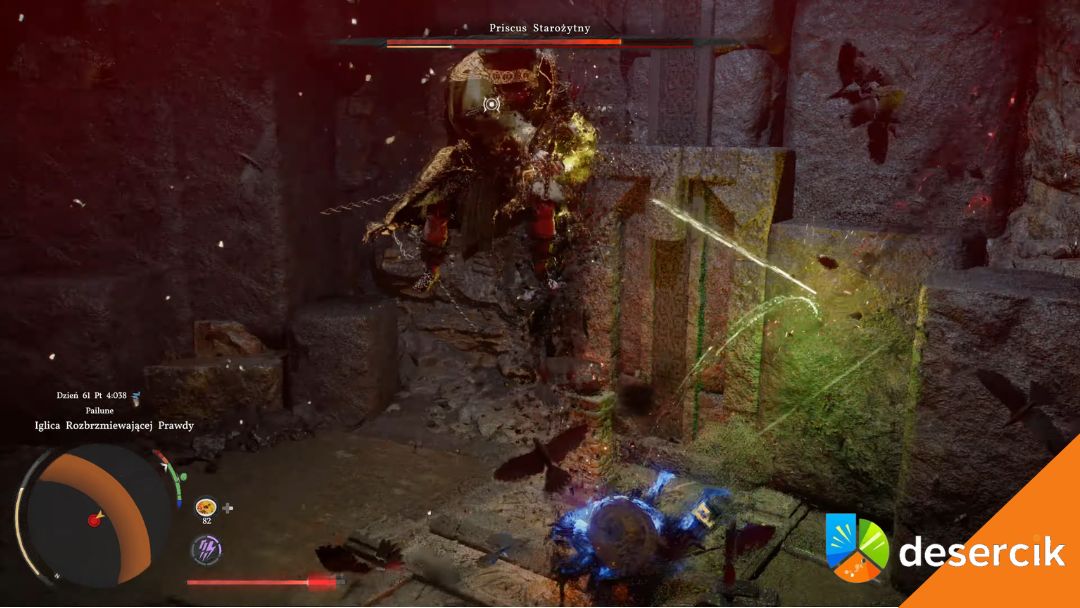Click the target lock-on reticle on Priscus
Image resolution: width=1080 pixels, height=608 pixels.
491,104
